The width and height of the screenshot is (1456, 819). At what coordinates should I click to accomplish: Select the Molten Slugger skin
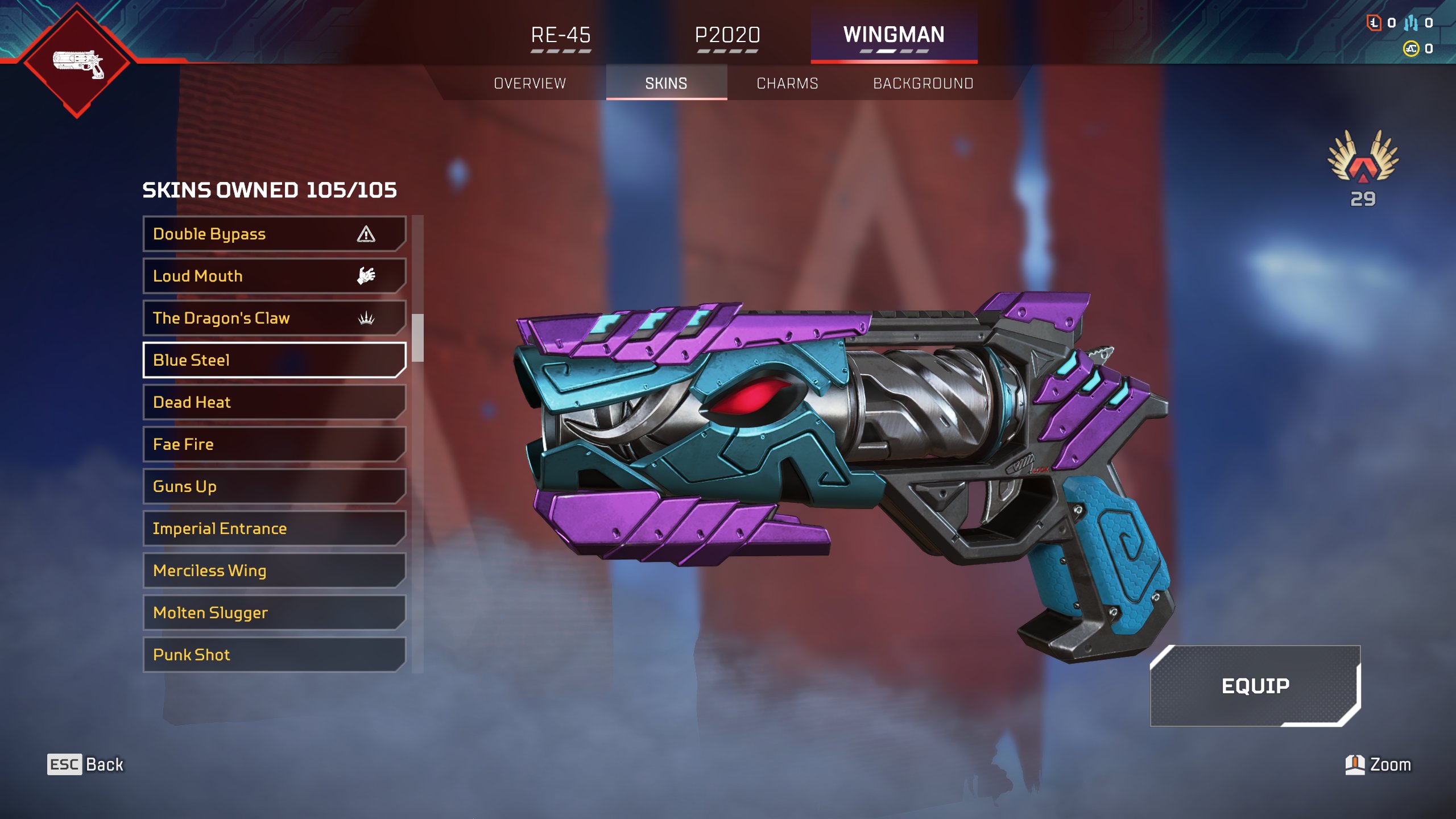tap(274, 613)
